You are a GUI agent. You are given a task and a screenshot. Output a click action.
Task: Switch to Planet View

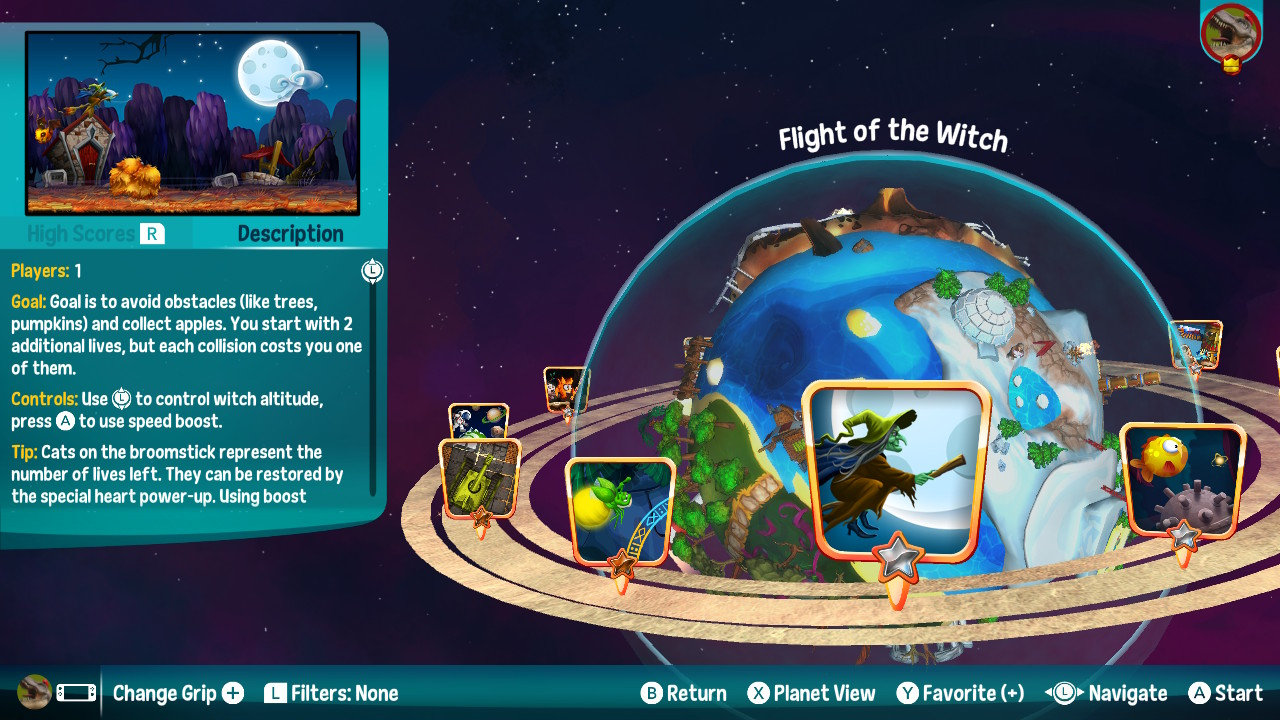coord(811,693)
